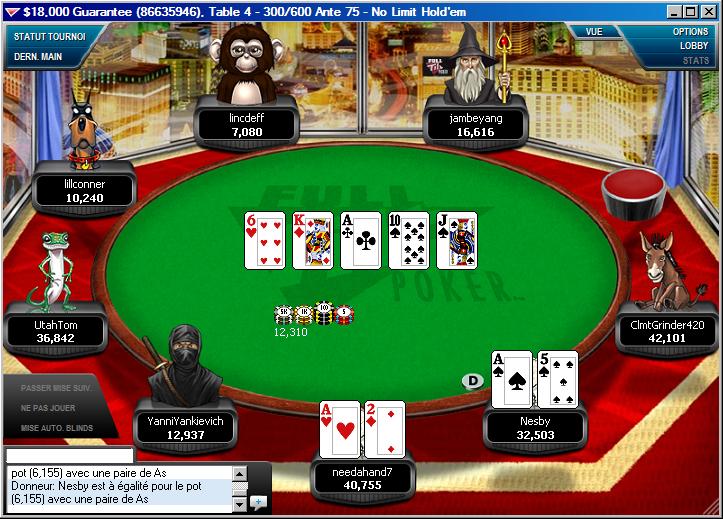Select player ClmtGrinder420's name plate
Image resolution: width=723 pixels, height=519 pixels.
667,331
